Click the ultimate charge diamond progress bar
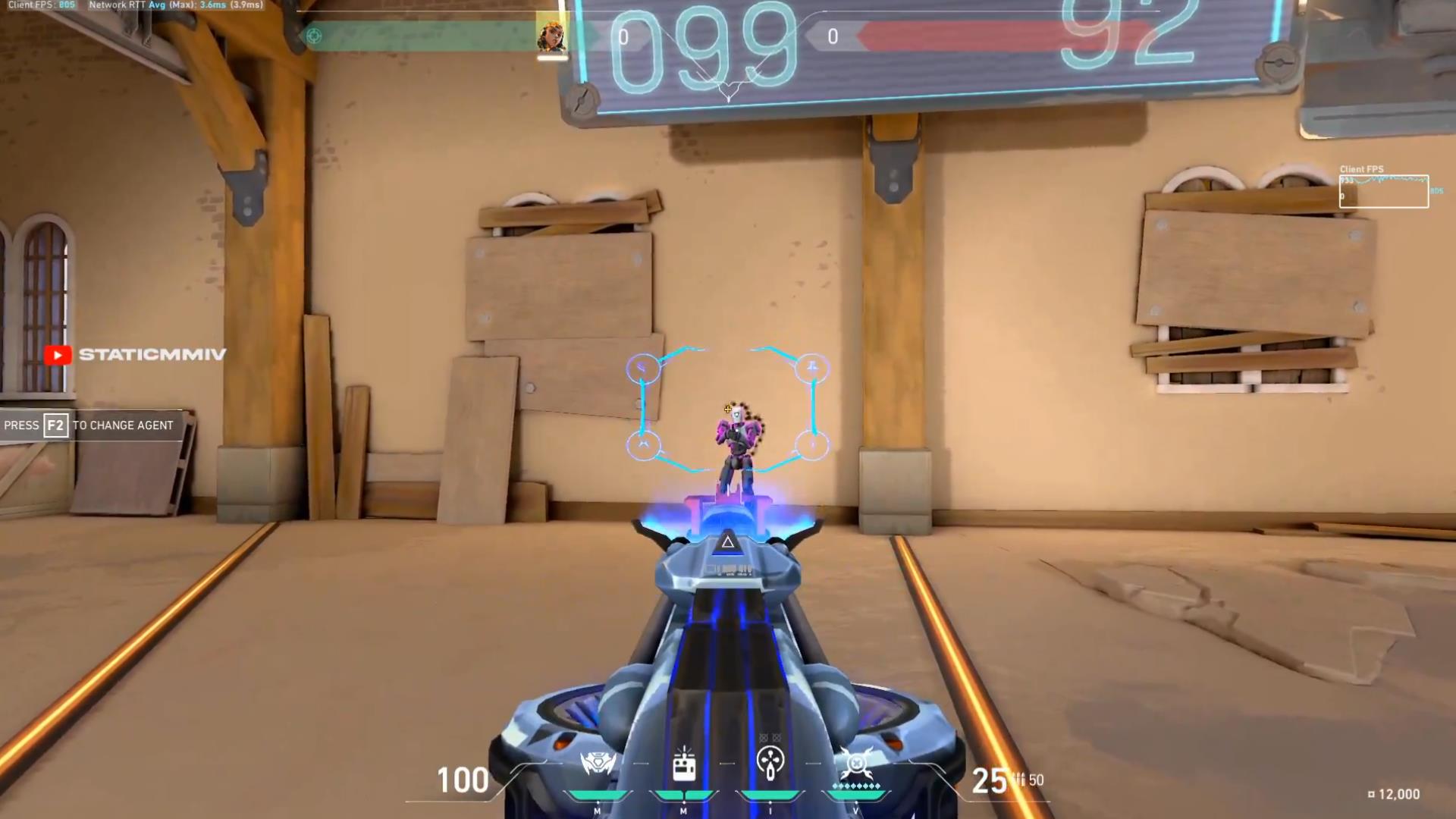The height and width of the screenshot is (819, 1456). point(857,786)
